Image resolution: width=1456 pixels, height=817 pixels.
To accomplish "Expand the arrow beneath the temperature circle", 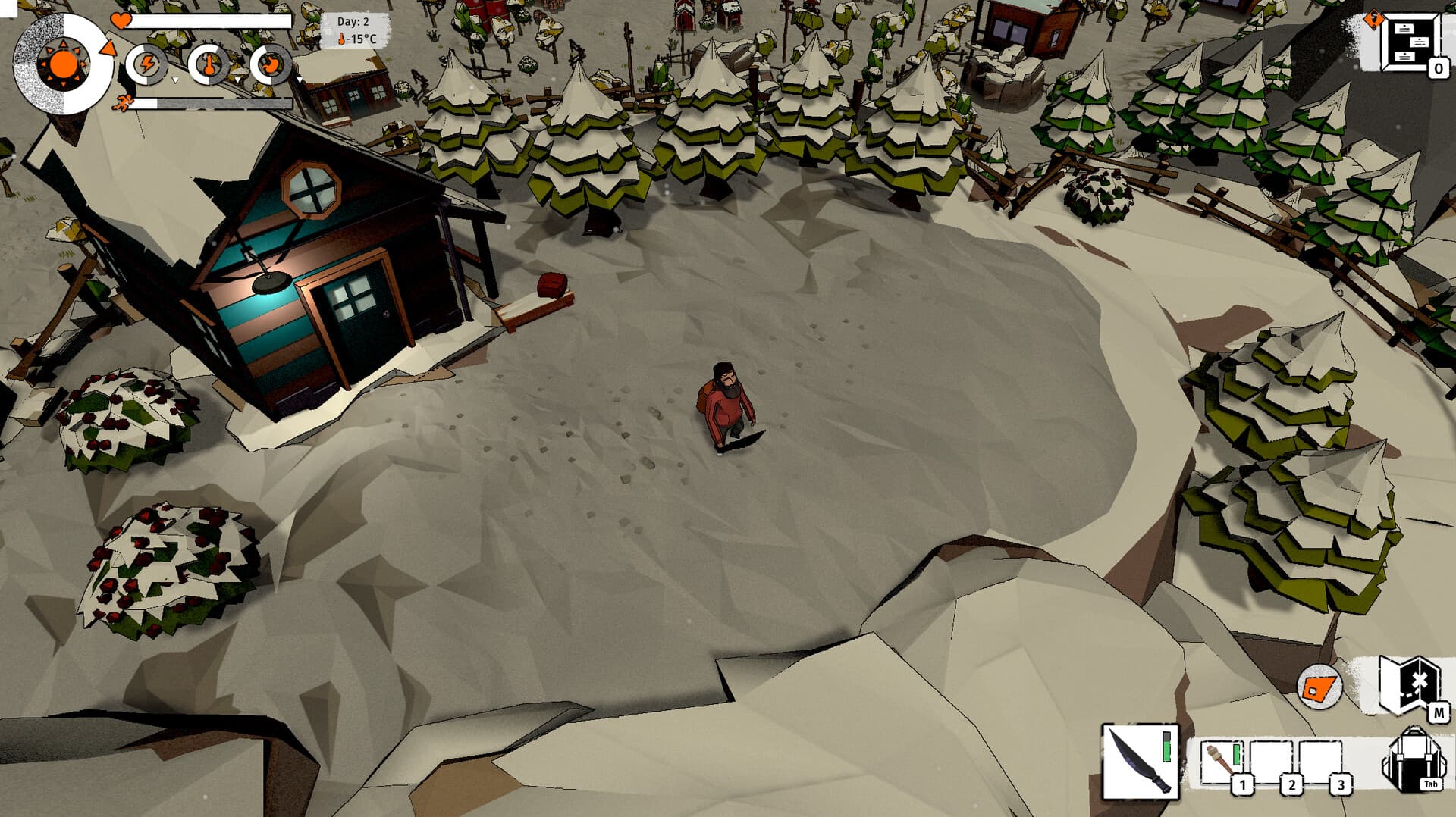I will pos(237,81).
